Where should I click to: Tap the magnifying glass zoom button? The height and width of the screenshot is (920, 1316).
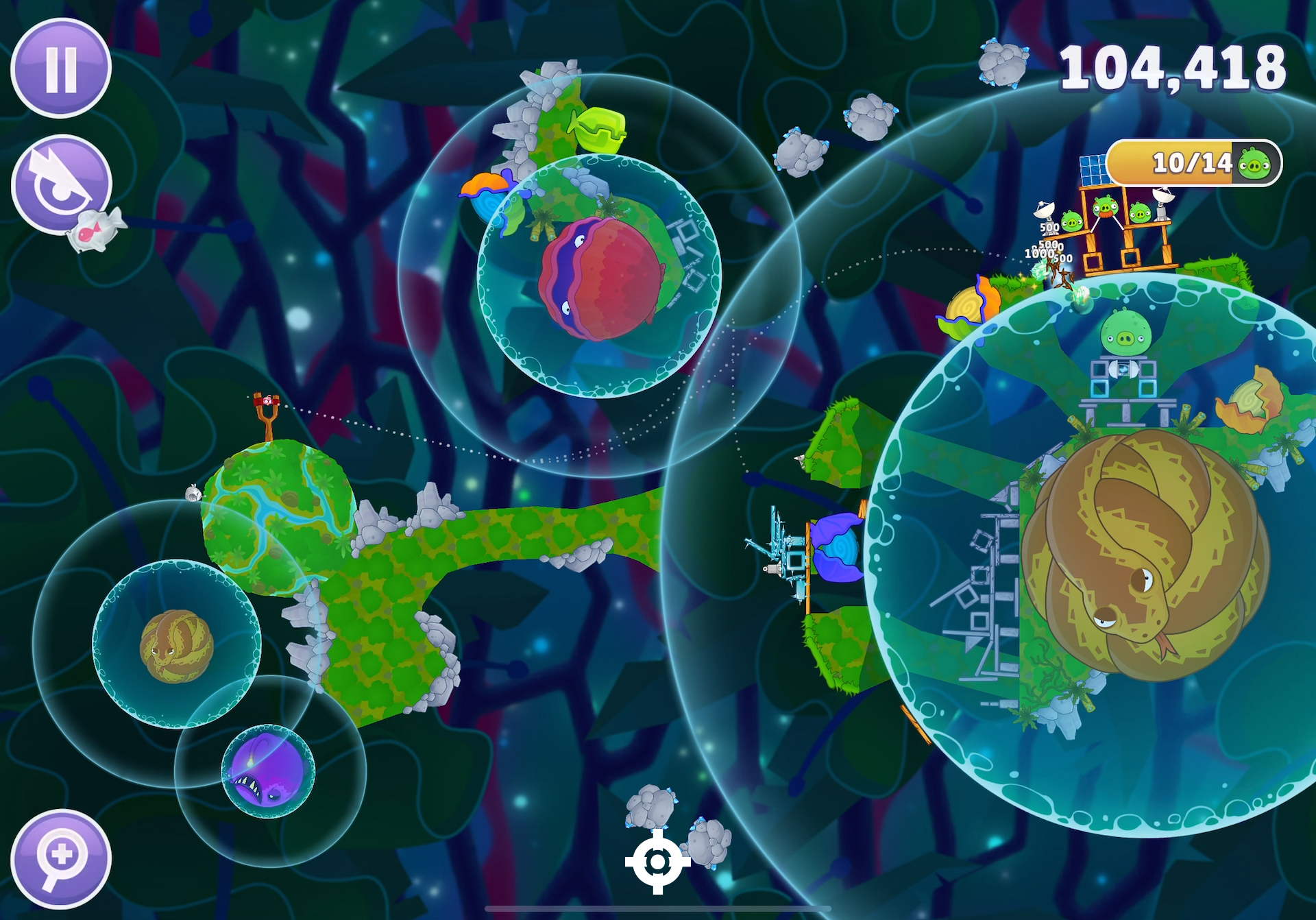61,858
